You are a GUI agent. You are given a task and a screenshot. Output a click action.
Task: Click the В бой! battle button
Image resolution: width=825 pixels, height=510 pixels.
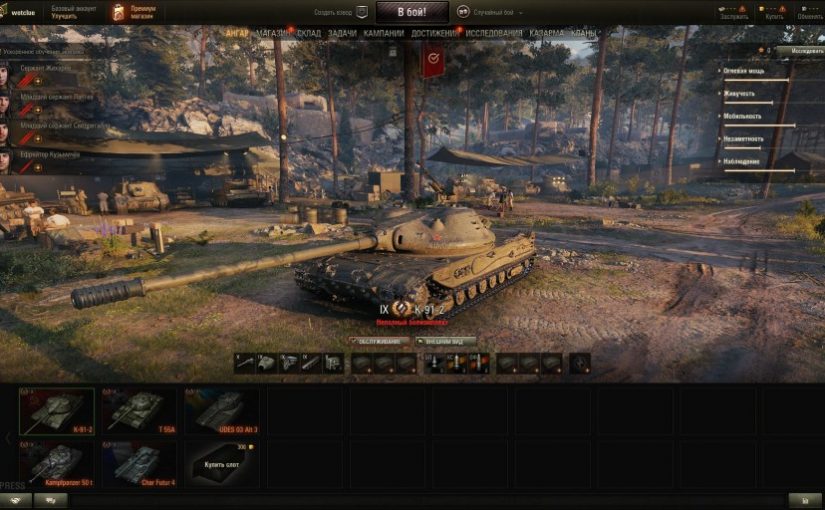[x=411, y=12]
